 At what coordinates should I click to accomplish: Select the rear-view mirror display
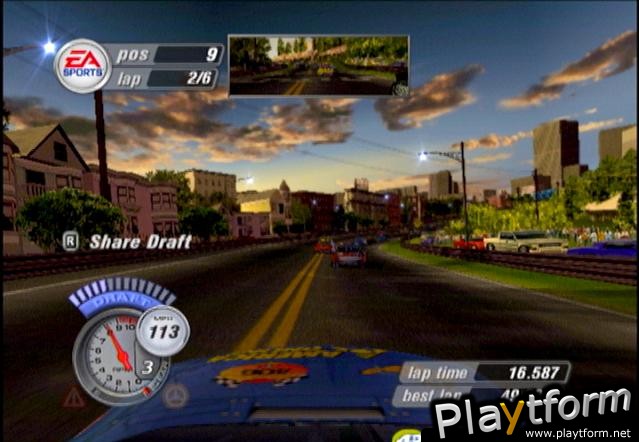(x=318, y=66)
